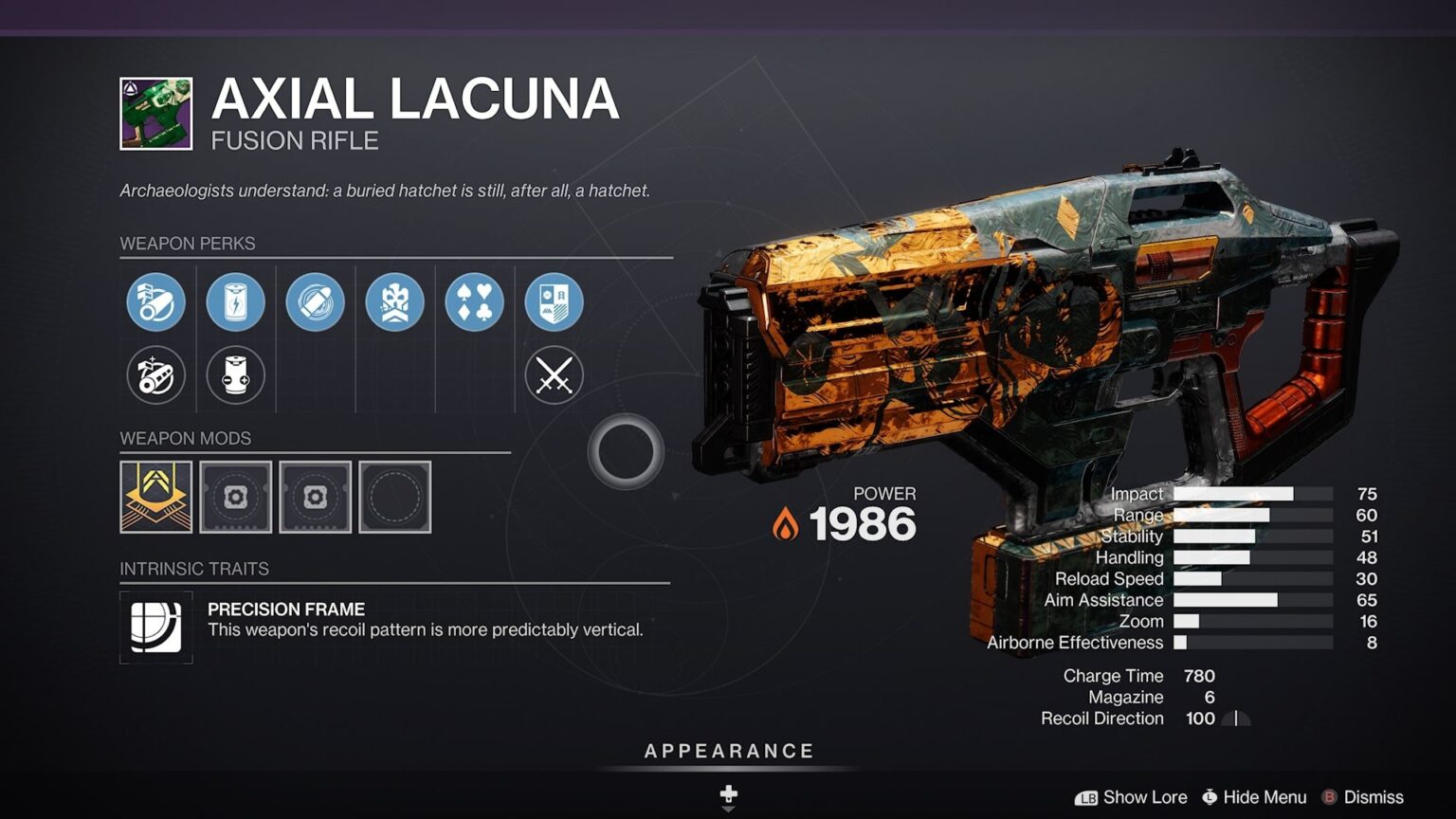The image size is (1456, 819).
Task: Select the barrel perk icon
Action: pyautogui.click(x=155, y=301)
